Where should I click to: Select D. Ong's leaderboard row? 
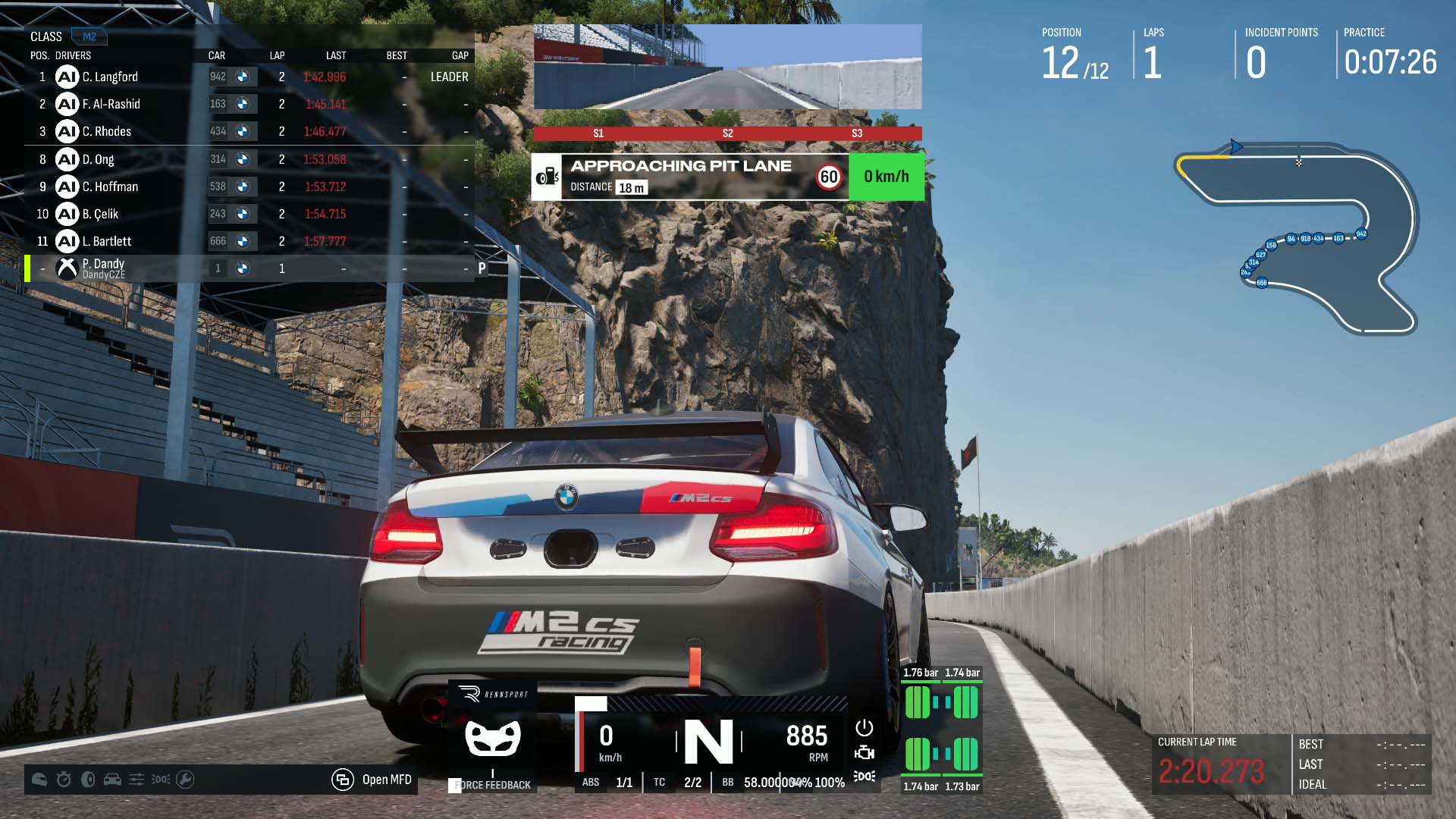(99, 159)
